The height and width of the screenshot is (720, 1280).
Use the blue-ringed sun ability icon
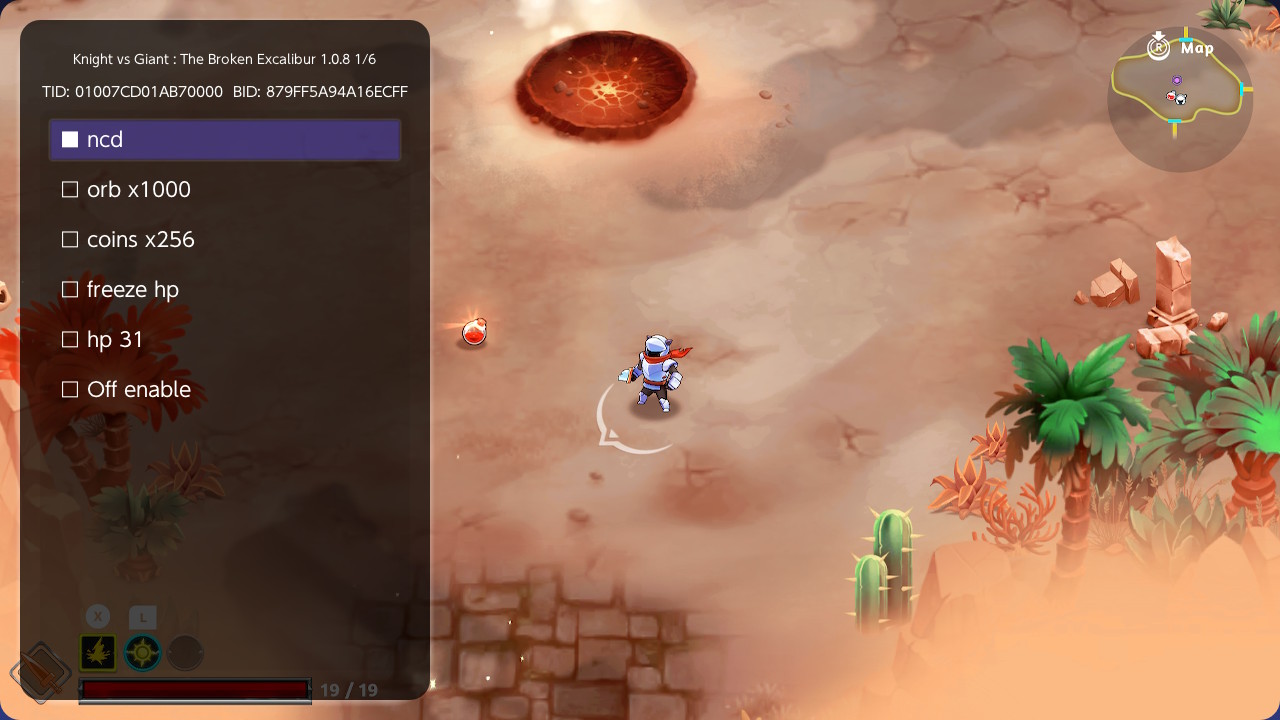pyautogui.click(x=143, y=653)
